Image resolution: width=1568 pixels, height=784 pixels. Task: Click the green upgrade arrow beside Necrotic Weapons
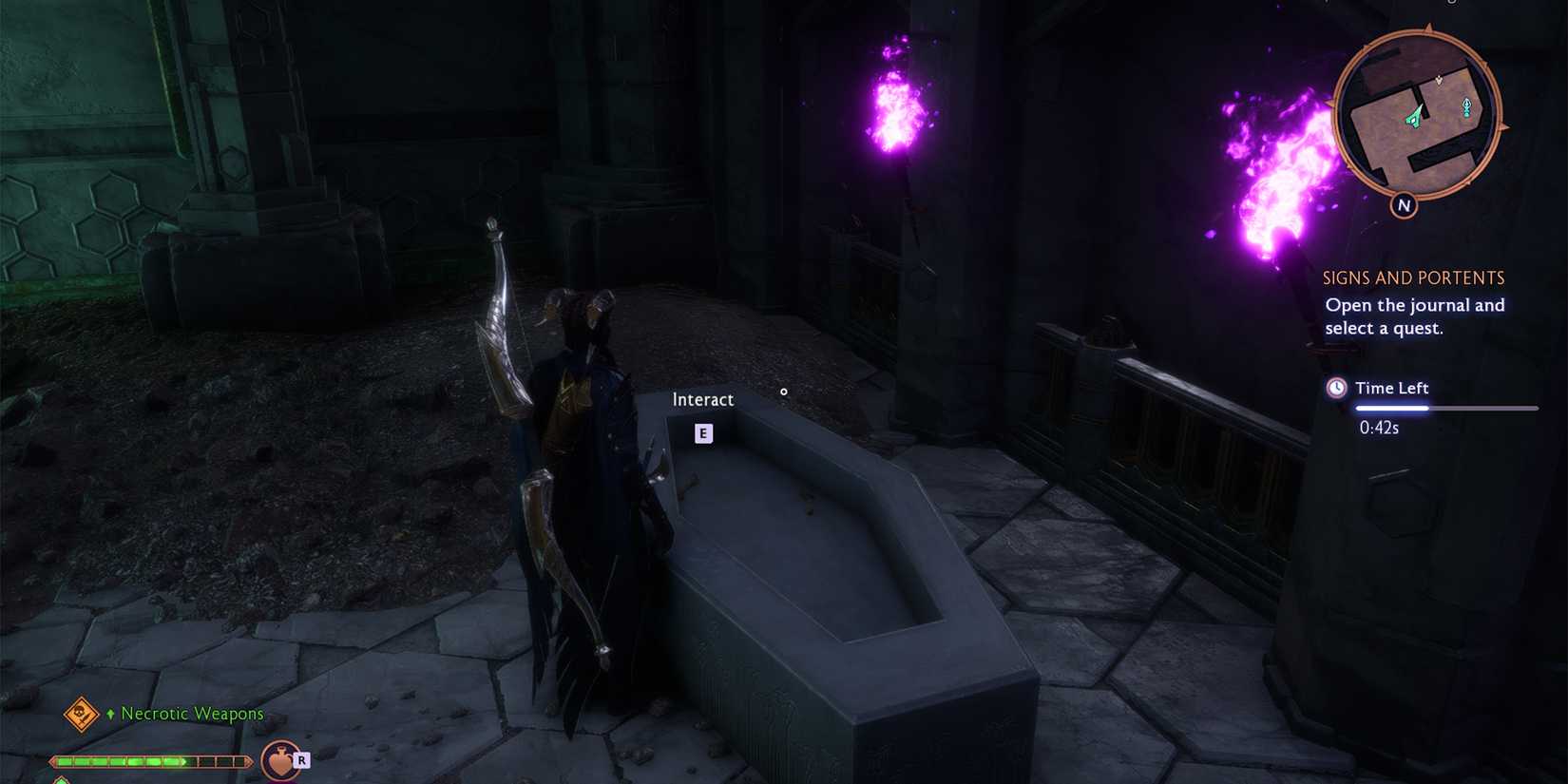pos(110,713)
